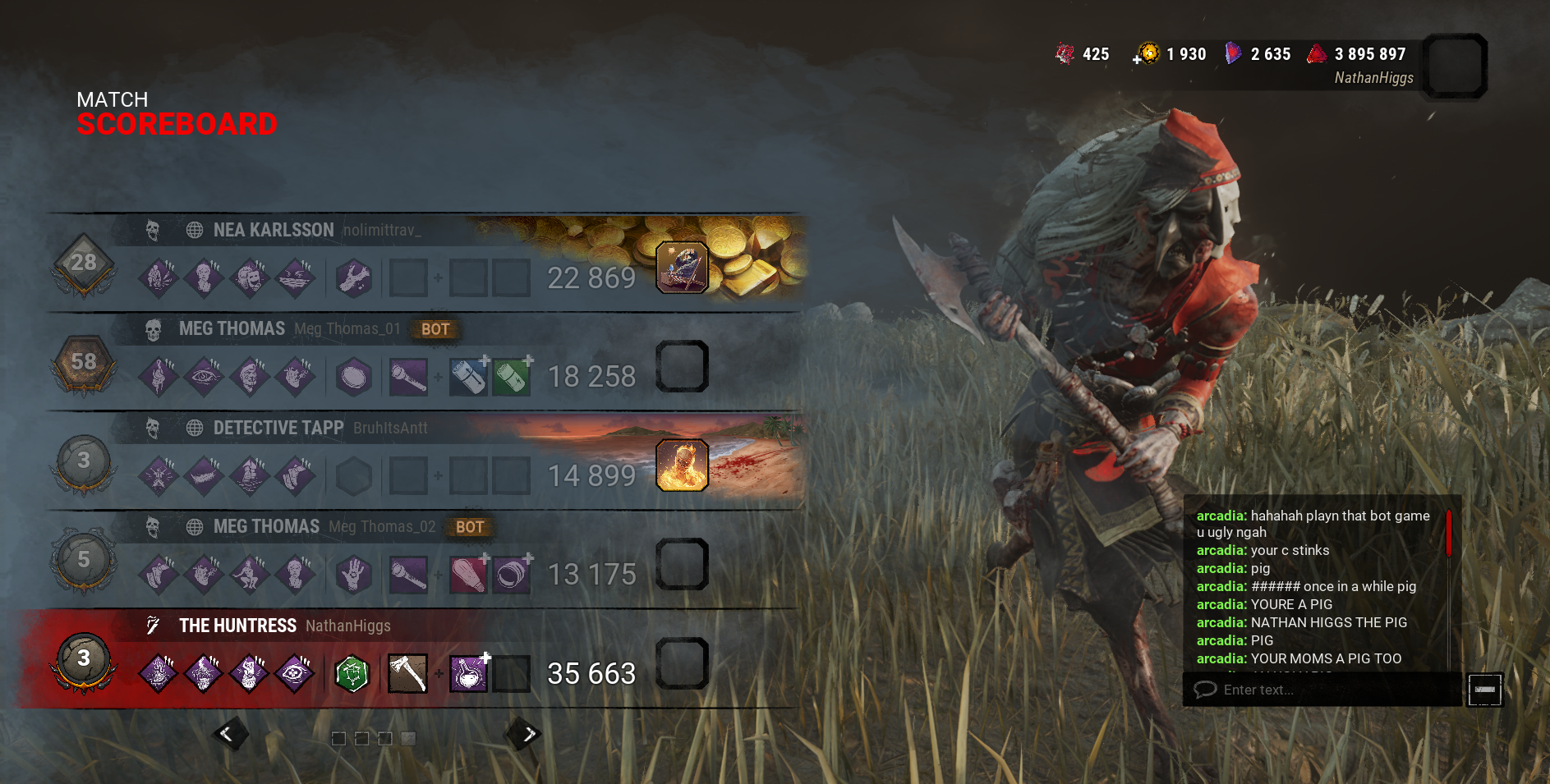Inspect Huntress's green offering icon

(x=352, y=674)
